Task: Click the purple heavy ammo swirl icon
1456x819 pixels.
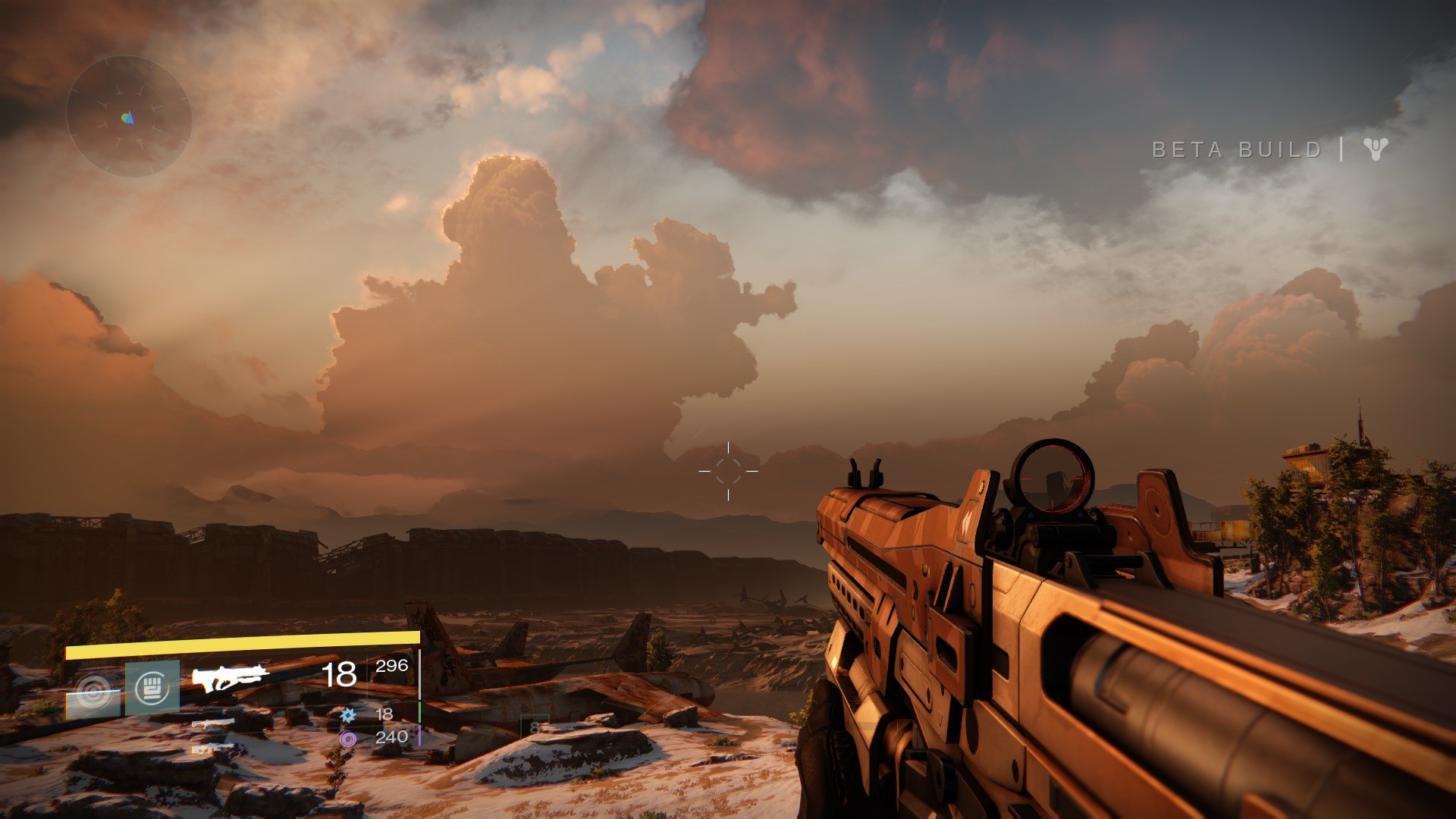Action: pos(348,738)
